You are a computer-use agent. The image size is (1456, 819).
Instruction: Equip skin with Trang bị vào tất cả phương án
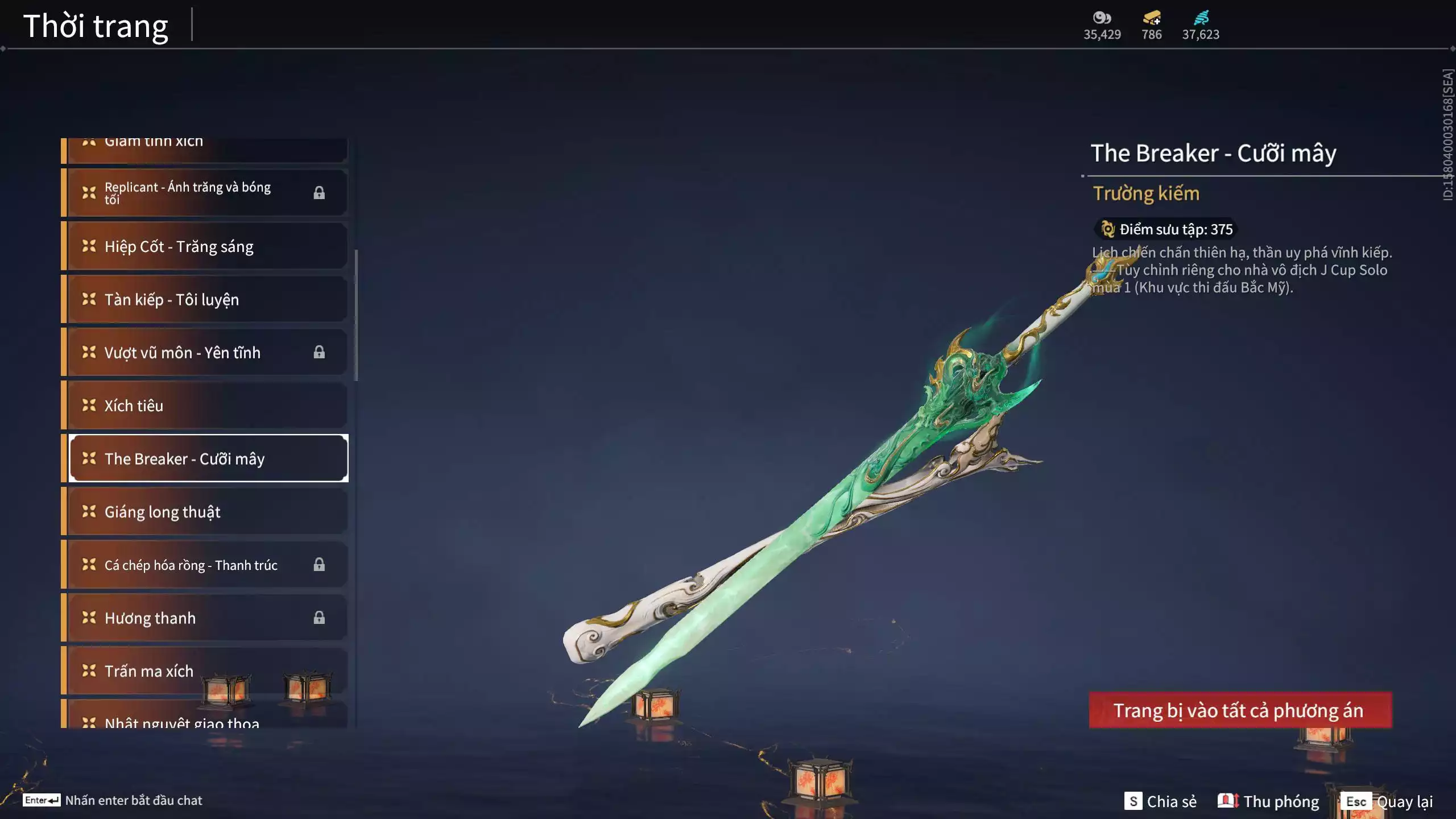1240,710
